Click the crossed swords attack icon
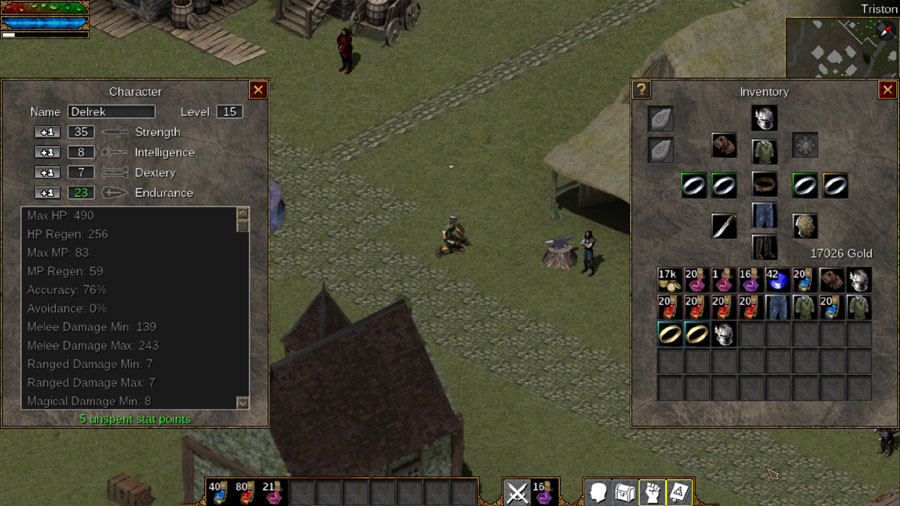 click(x=516, y=492)
